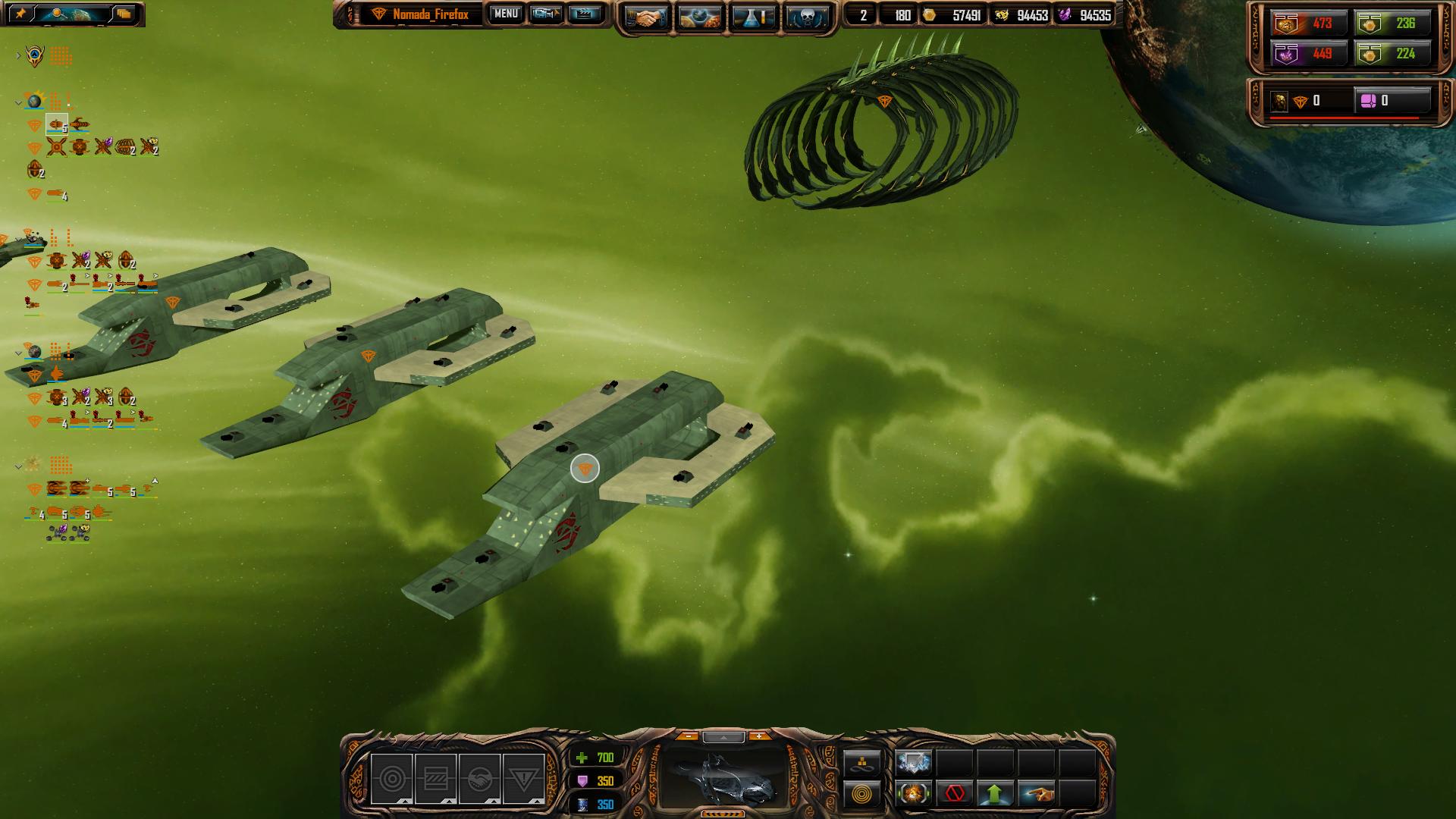Click the warning triangle stance button
The width and height of the screenshot is (1456, 819).
523,779
